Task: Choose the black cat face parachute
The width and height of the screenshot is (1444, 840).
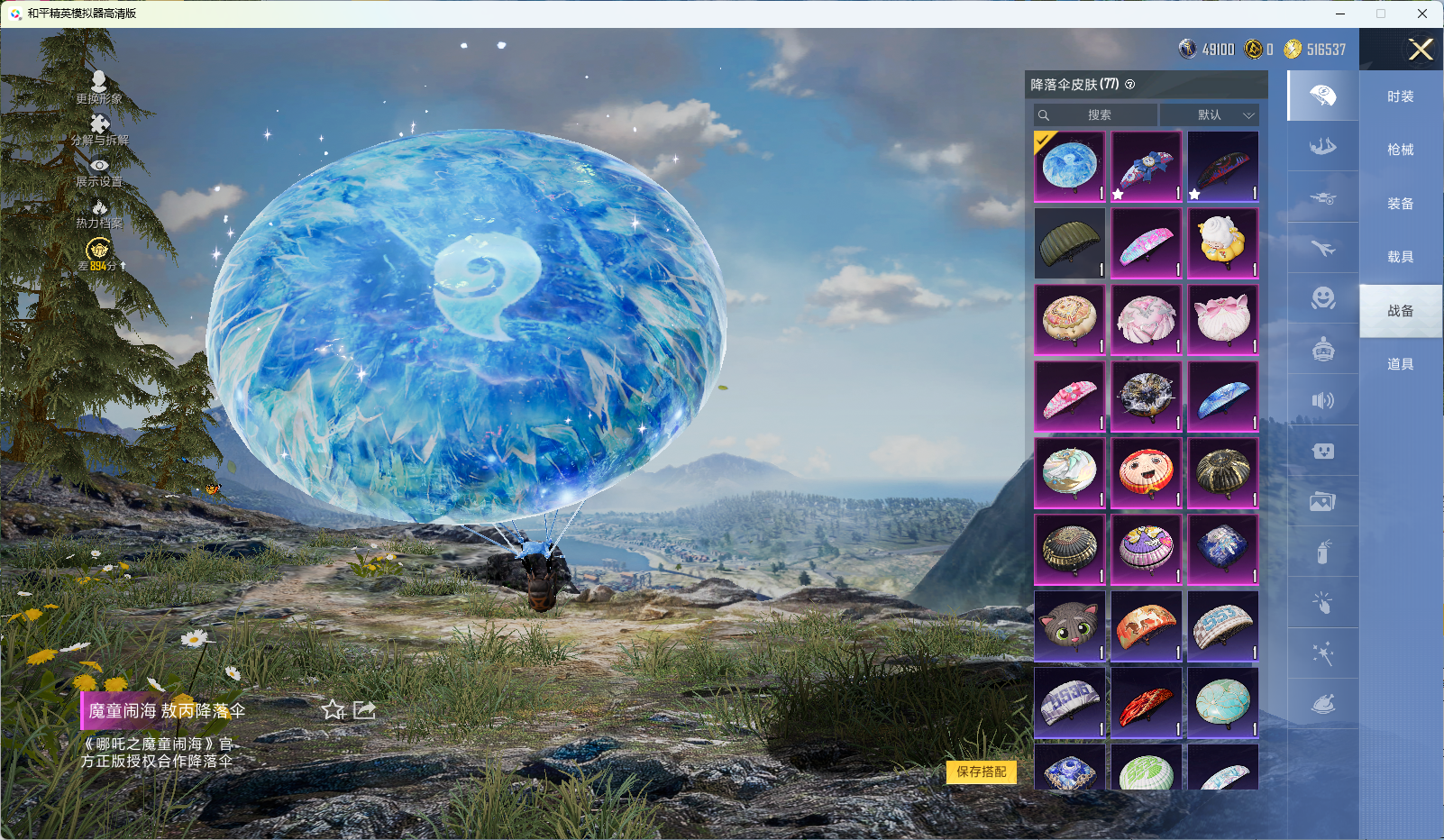Action: click(1070, 625)
